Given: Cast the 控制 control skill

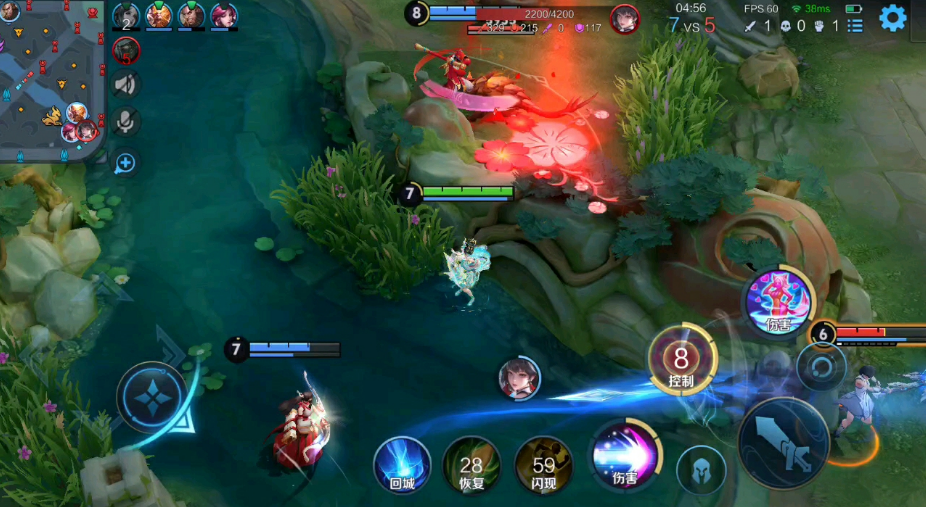Looking at the screenshot, I should [682, 360].
